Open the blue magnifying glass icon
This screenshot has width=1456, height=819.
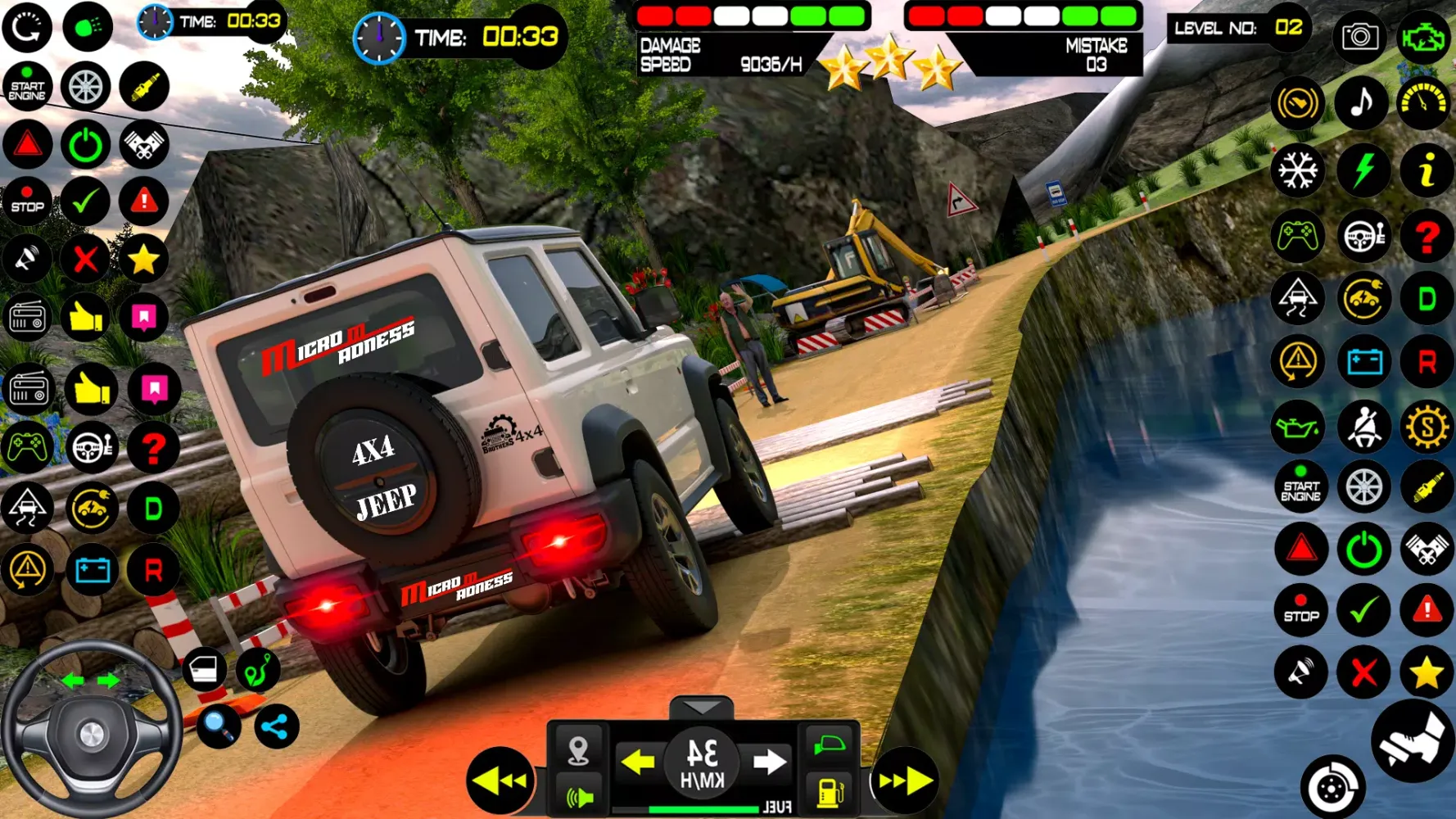pyautogui.click(x=218, y=726)
